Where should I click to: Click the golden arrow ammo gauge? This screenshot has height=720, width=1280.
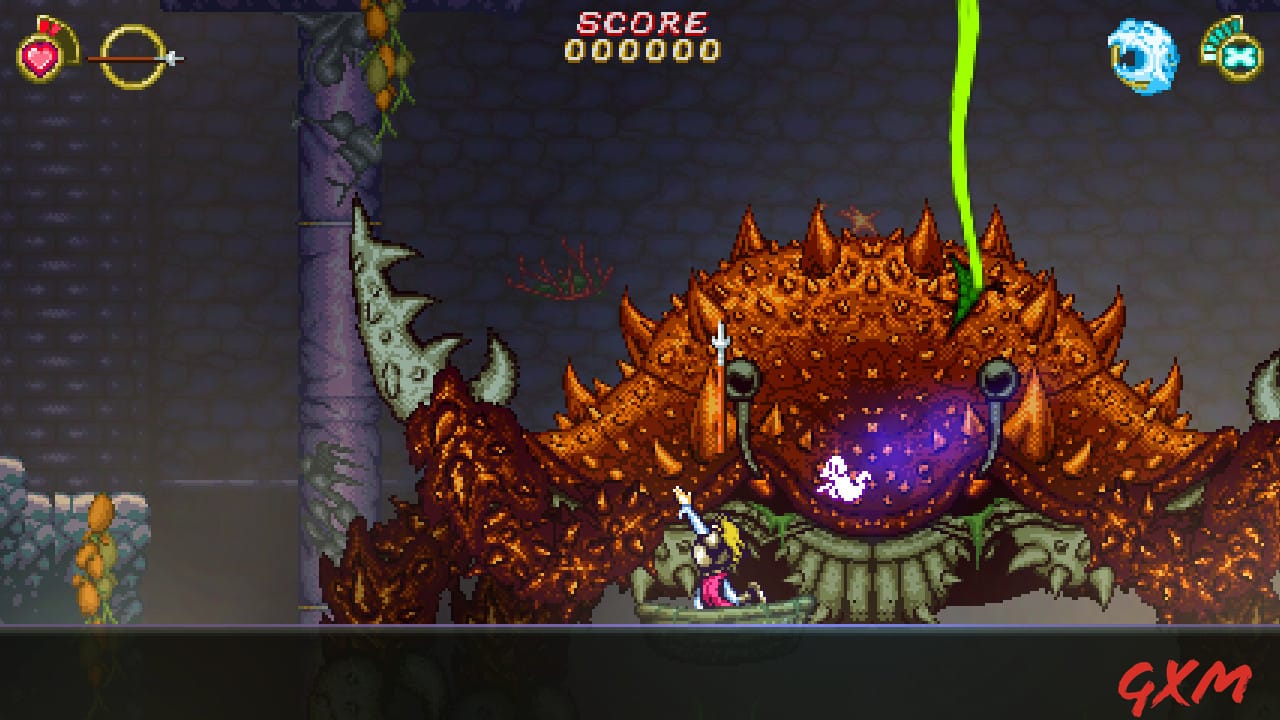tap(130, 58)
